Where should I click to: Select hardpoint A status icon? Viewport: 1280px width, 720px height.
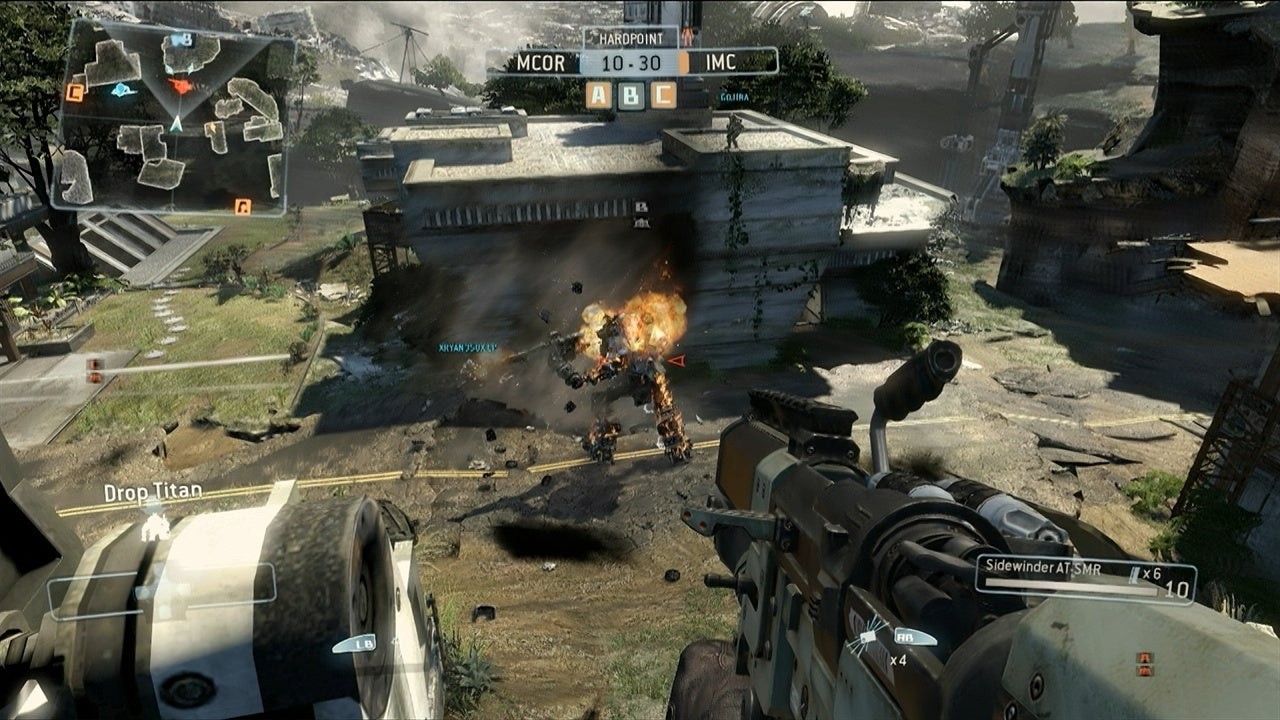click(x=599, y=95)
